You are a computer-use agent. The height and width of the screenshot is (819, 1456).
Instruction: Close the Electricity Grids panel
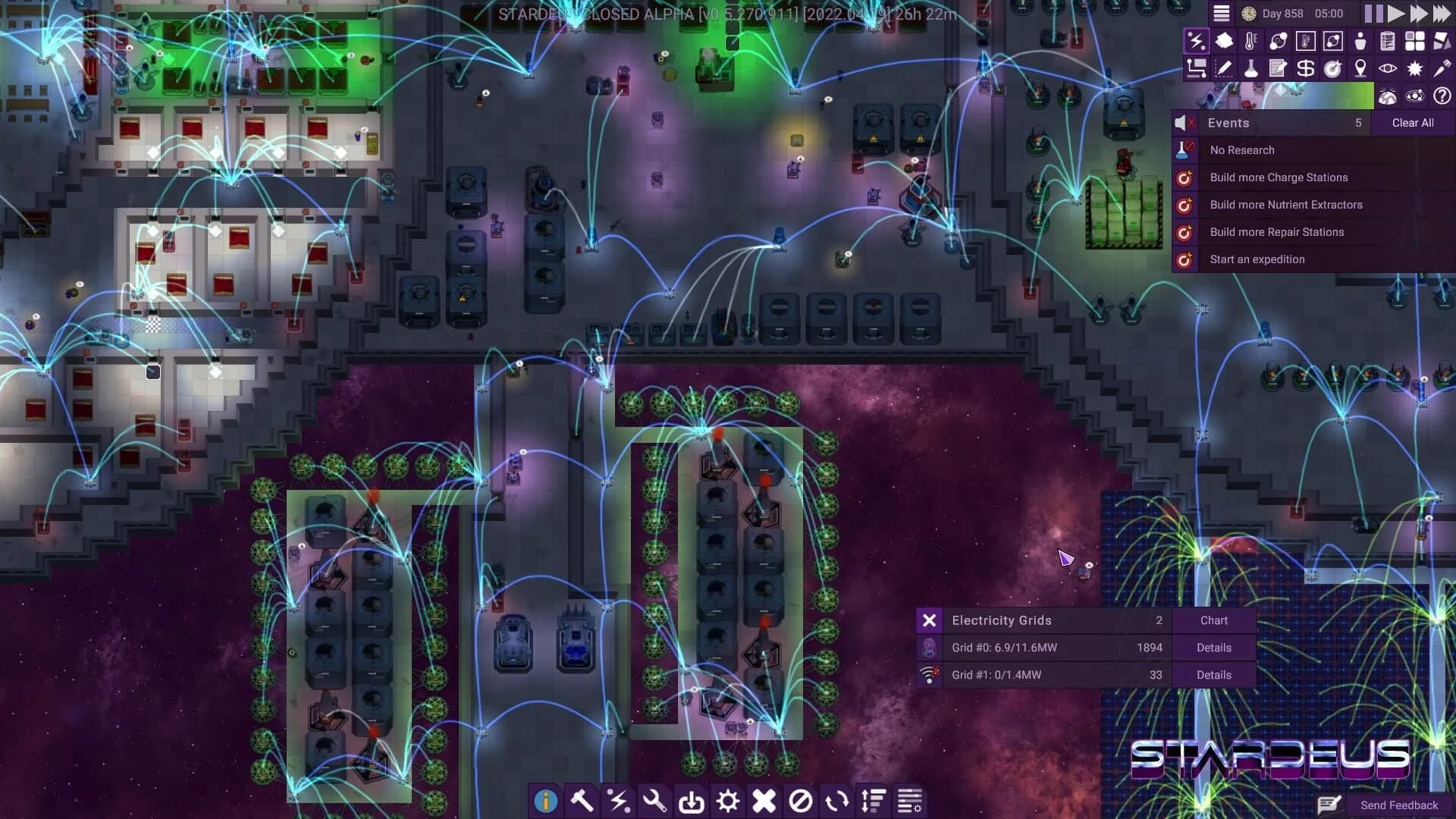pyautogui.click(x=928, y=620)
